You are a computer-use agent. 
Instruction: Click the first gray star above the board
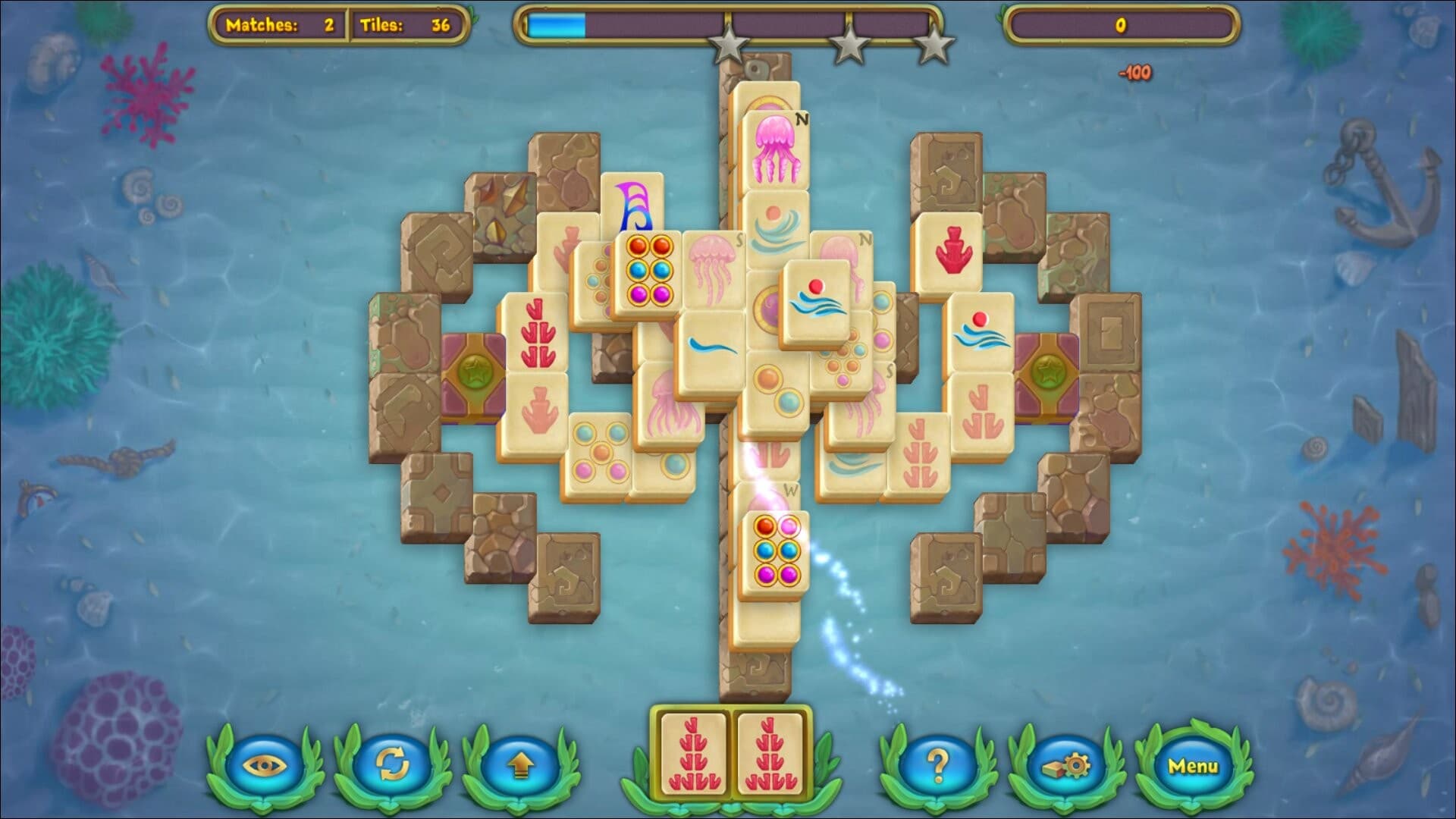pos(726,43)
